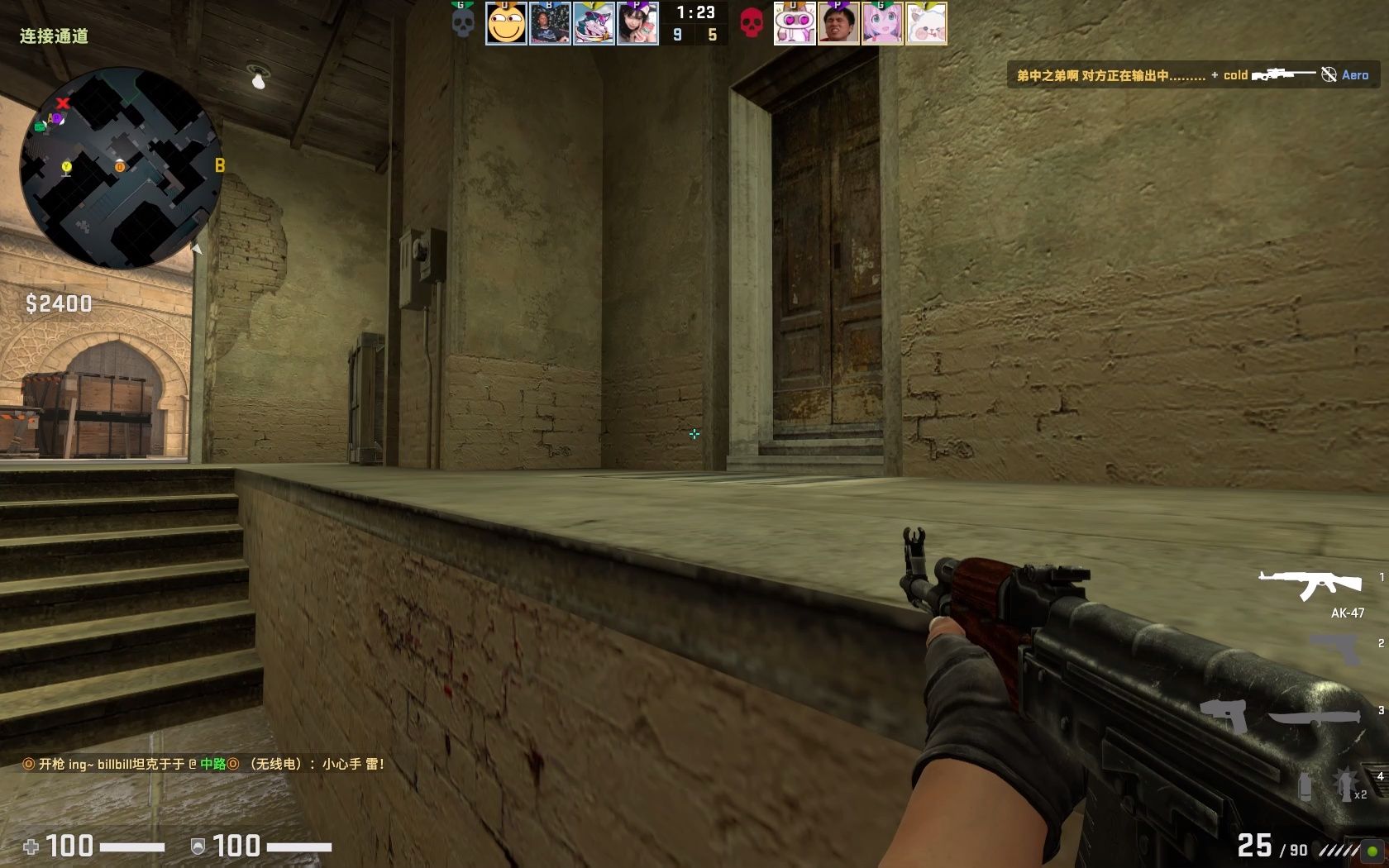Click the round timer showing 1:23
1389x868 pixels.
(x=697, y=12)
